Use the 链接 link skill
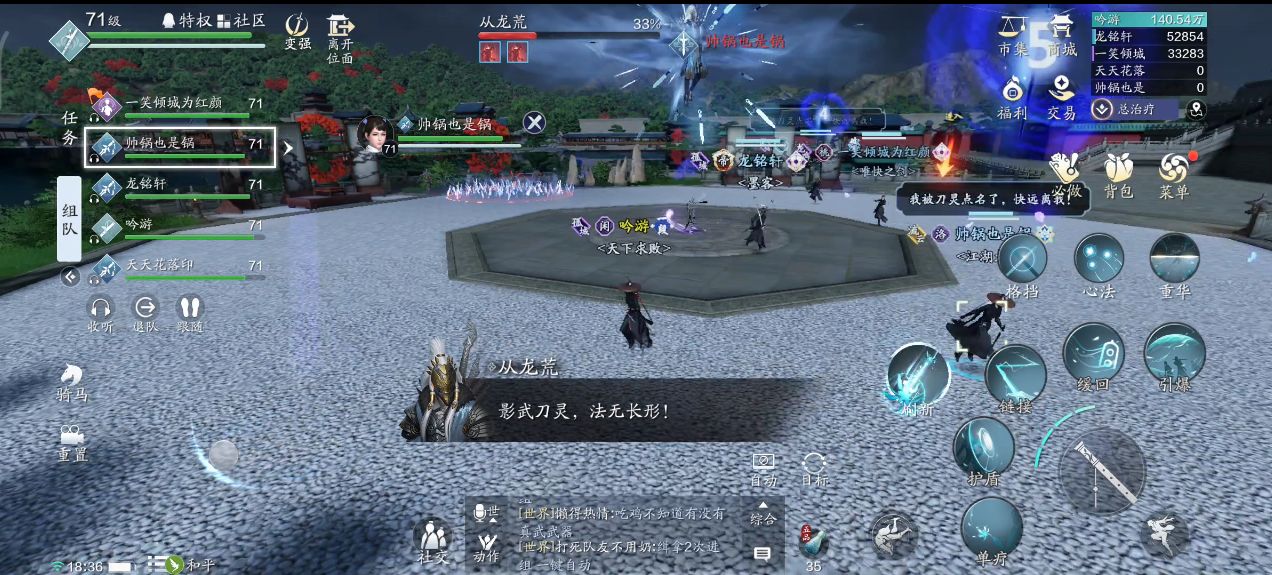 point(1015,375)
